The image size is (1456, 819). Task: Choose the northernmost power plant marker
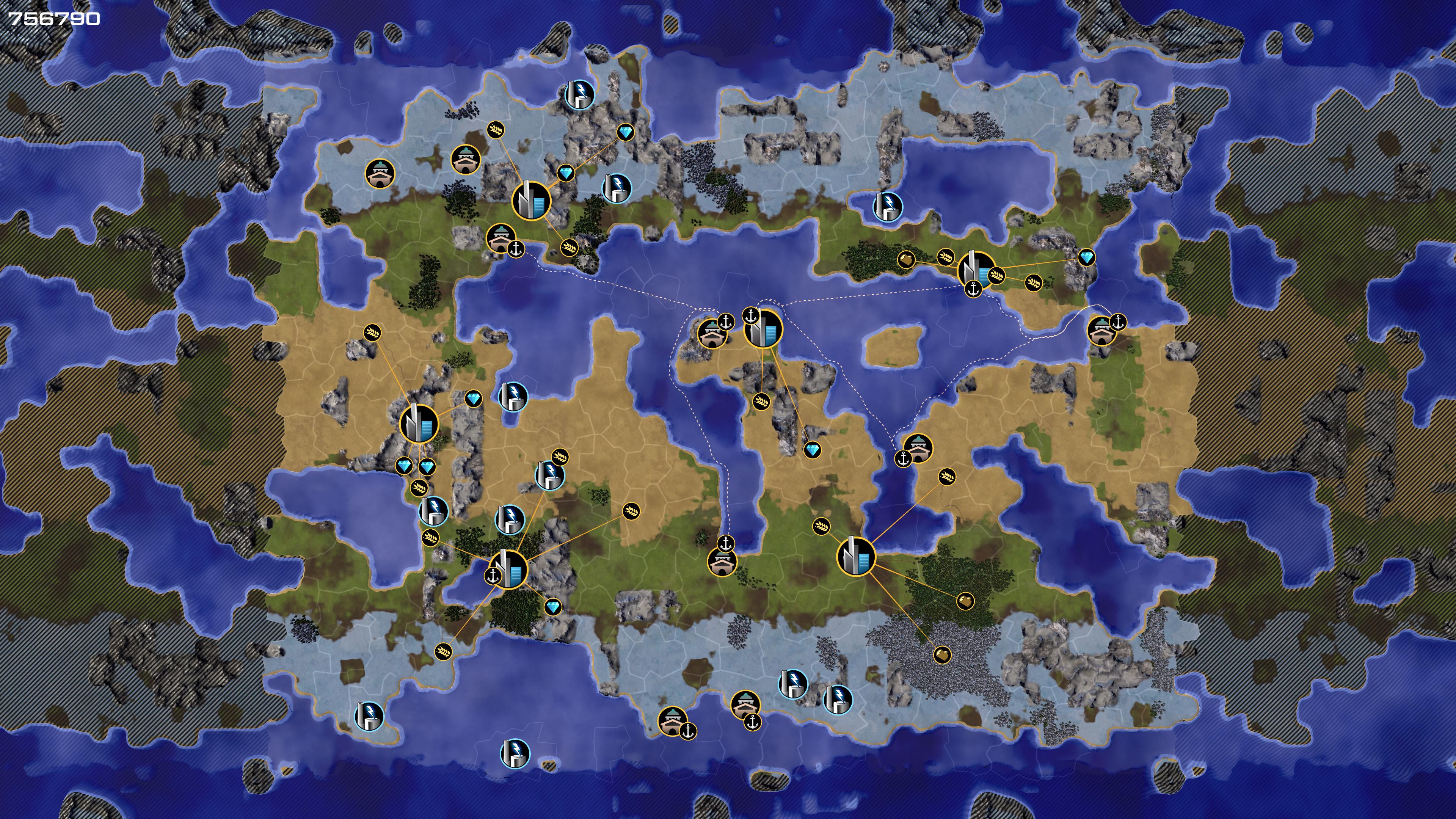tap(580, 94)
